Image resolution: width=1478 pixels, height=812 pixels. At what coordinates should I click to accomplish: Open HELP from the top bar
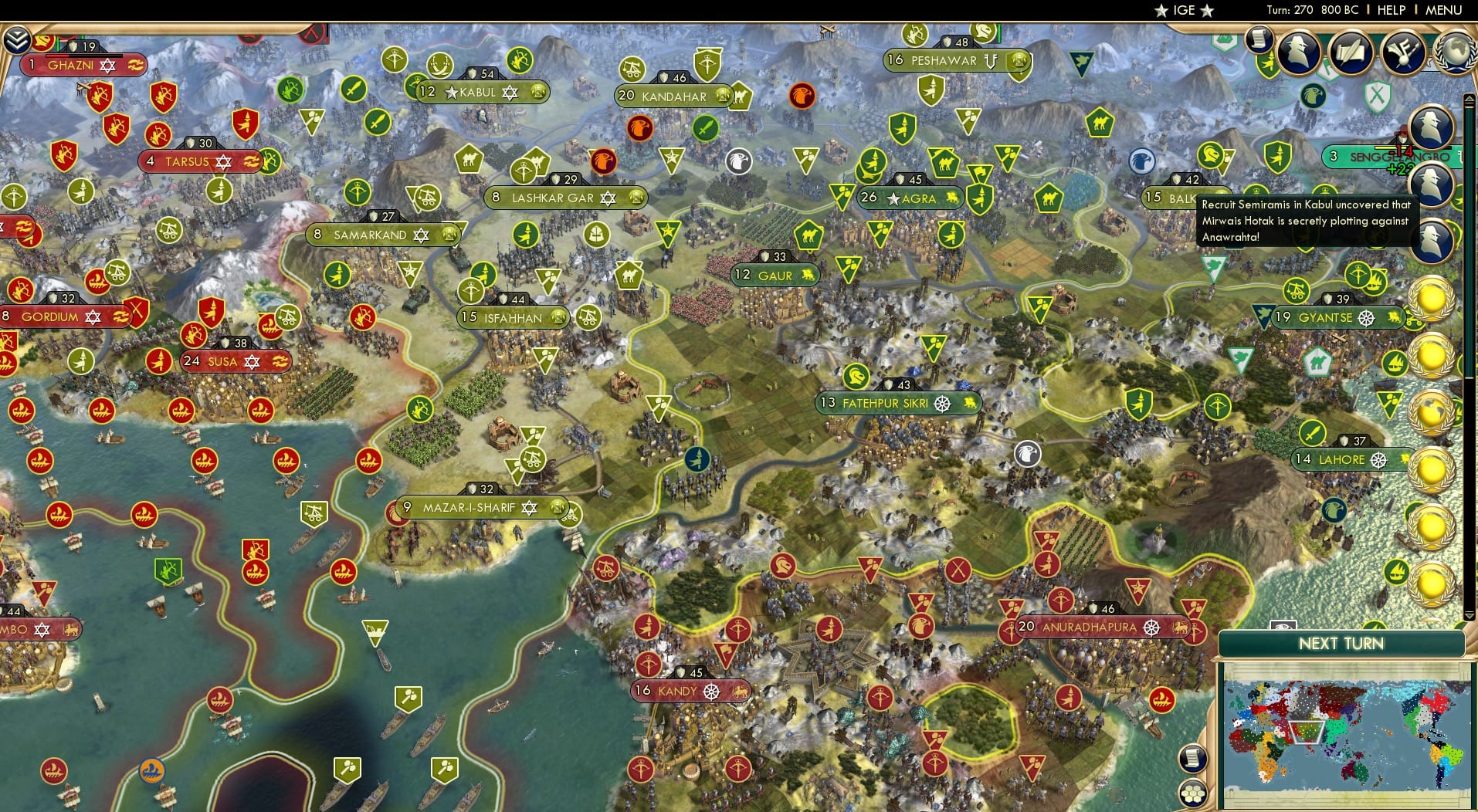(1391, 10)
